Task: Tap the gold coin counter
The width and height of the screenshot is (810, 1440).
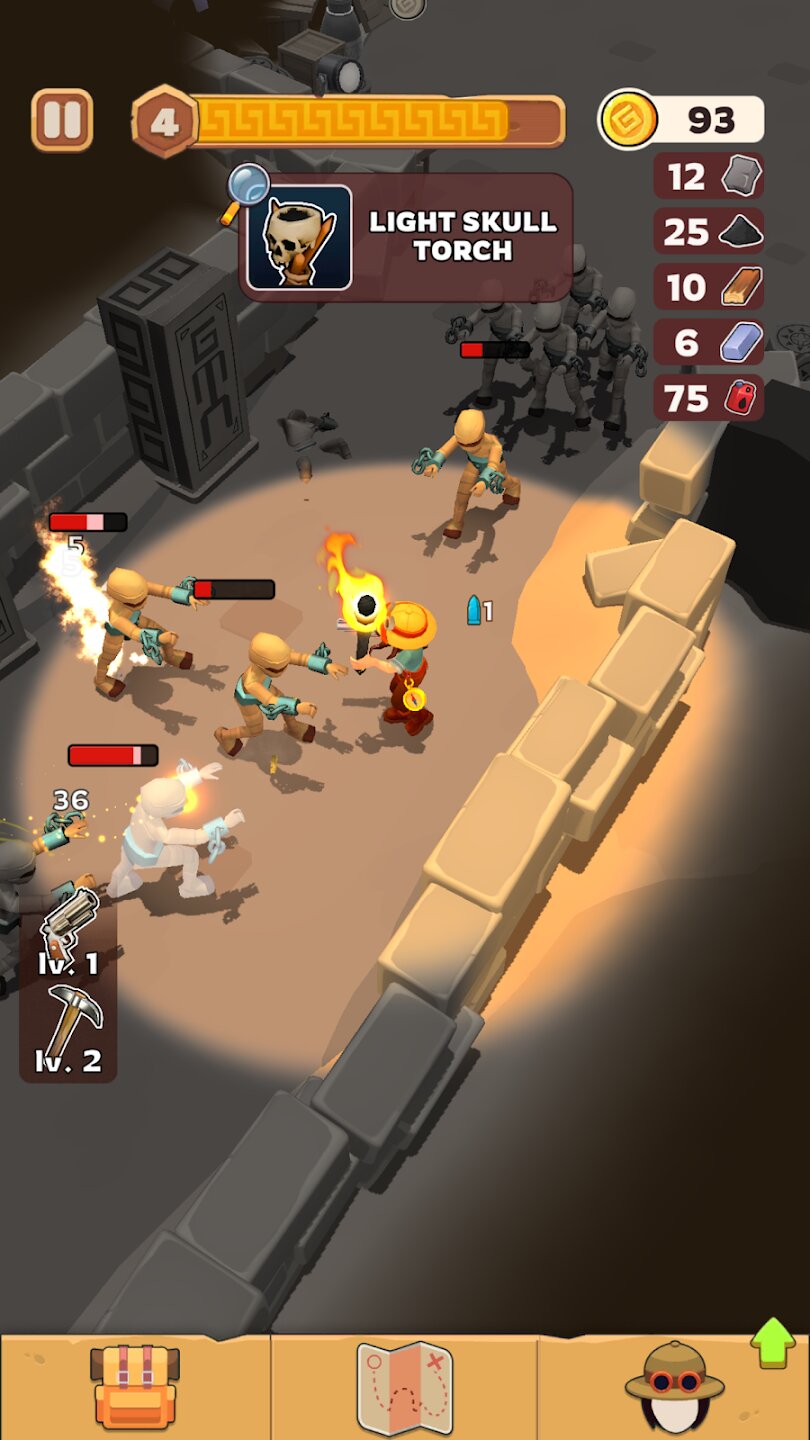Action: (681, 120)
